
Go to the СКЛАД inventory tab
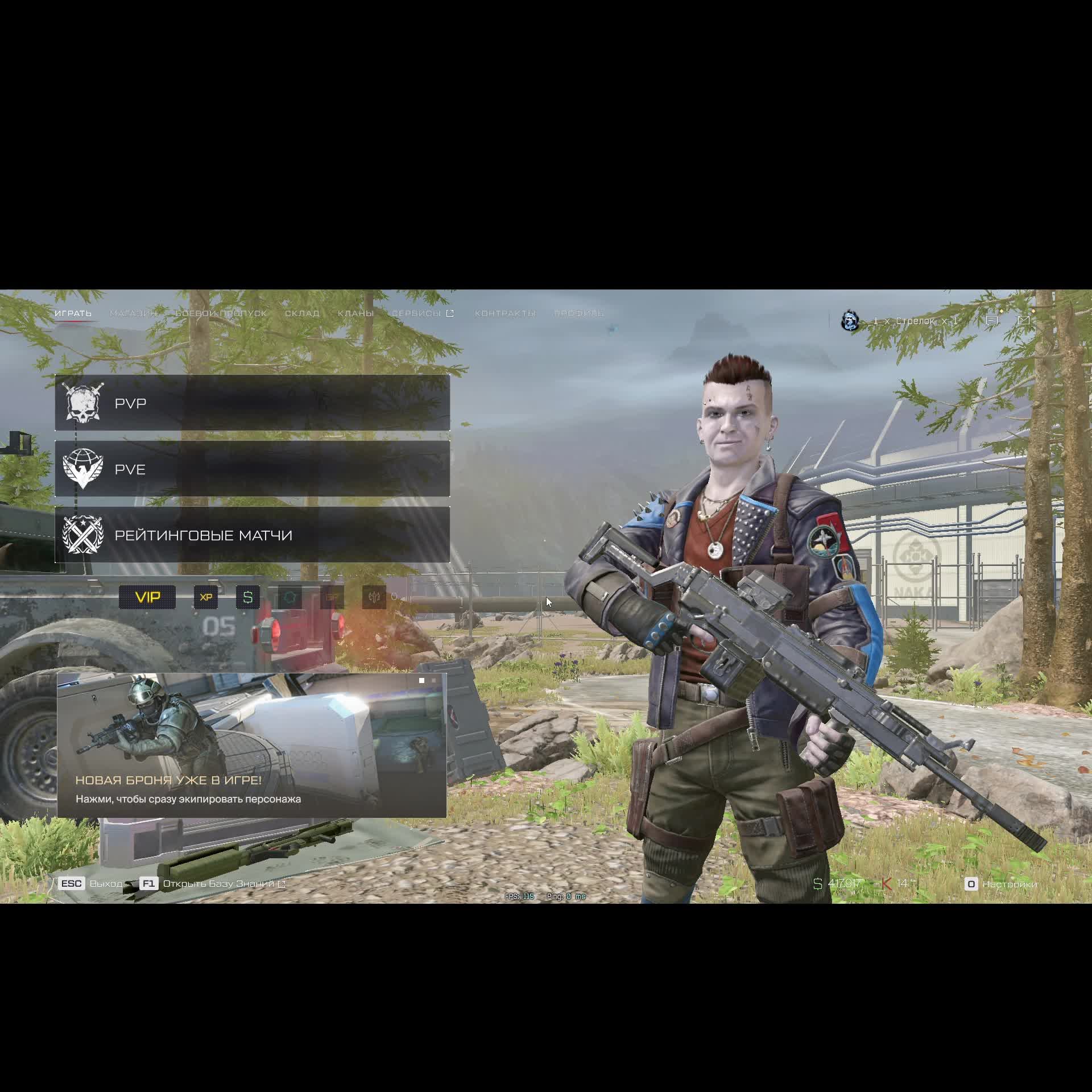(x=302, y=313)
